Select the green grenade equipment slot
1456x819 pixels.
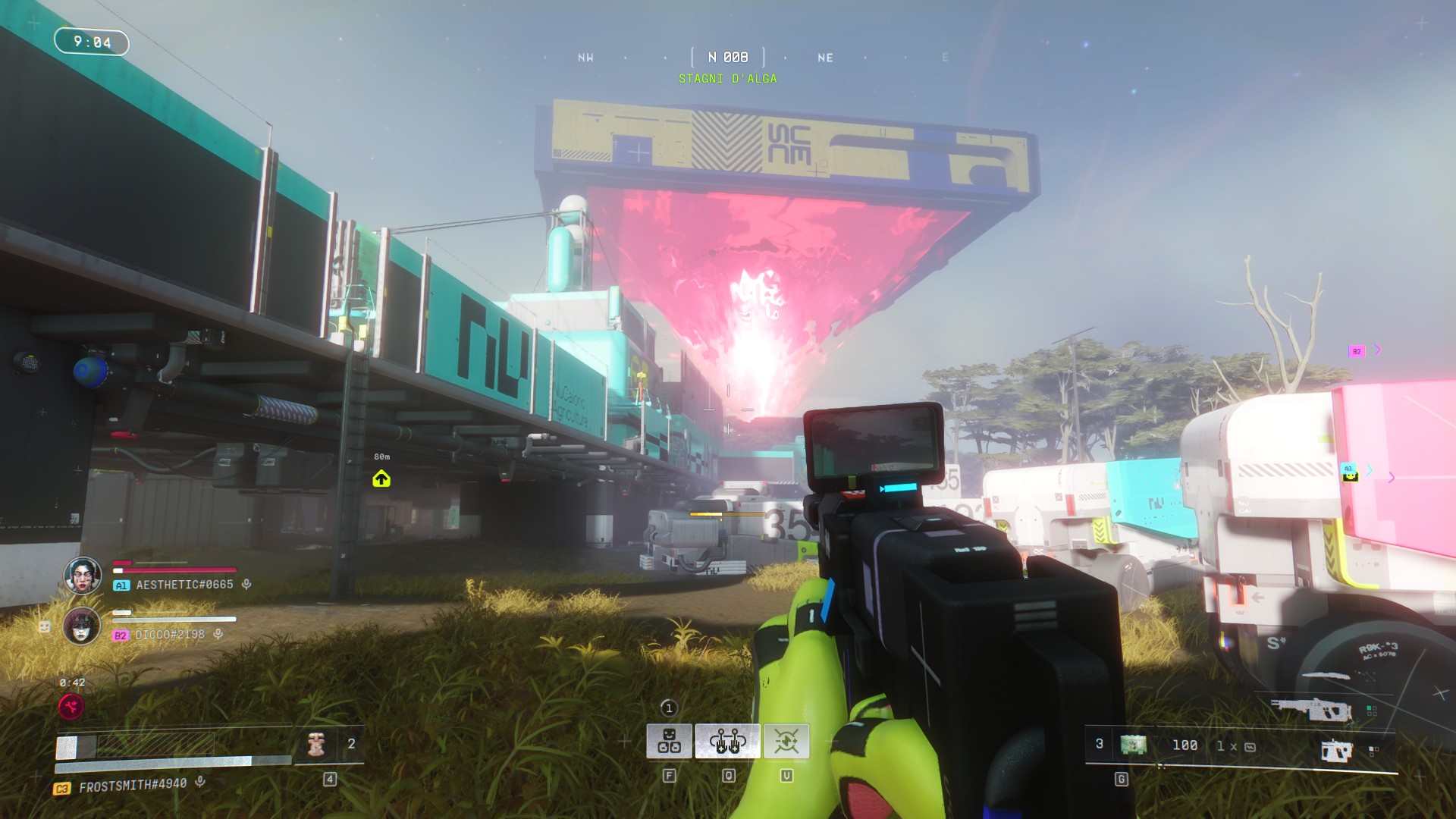(1133, 745)
